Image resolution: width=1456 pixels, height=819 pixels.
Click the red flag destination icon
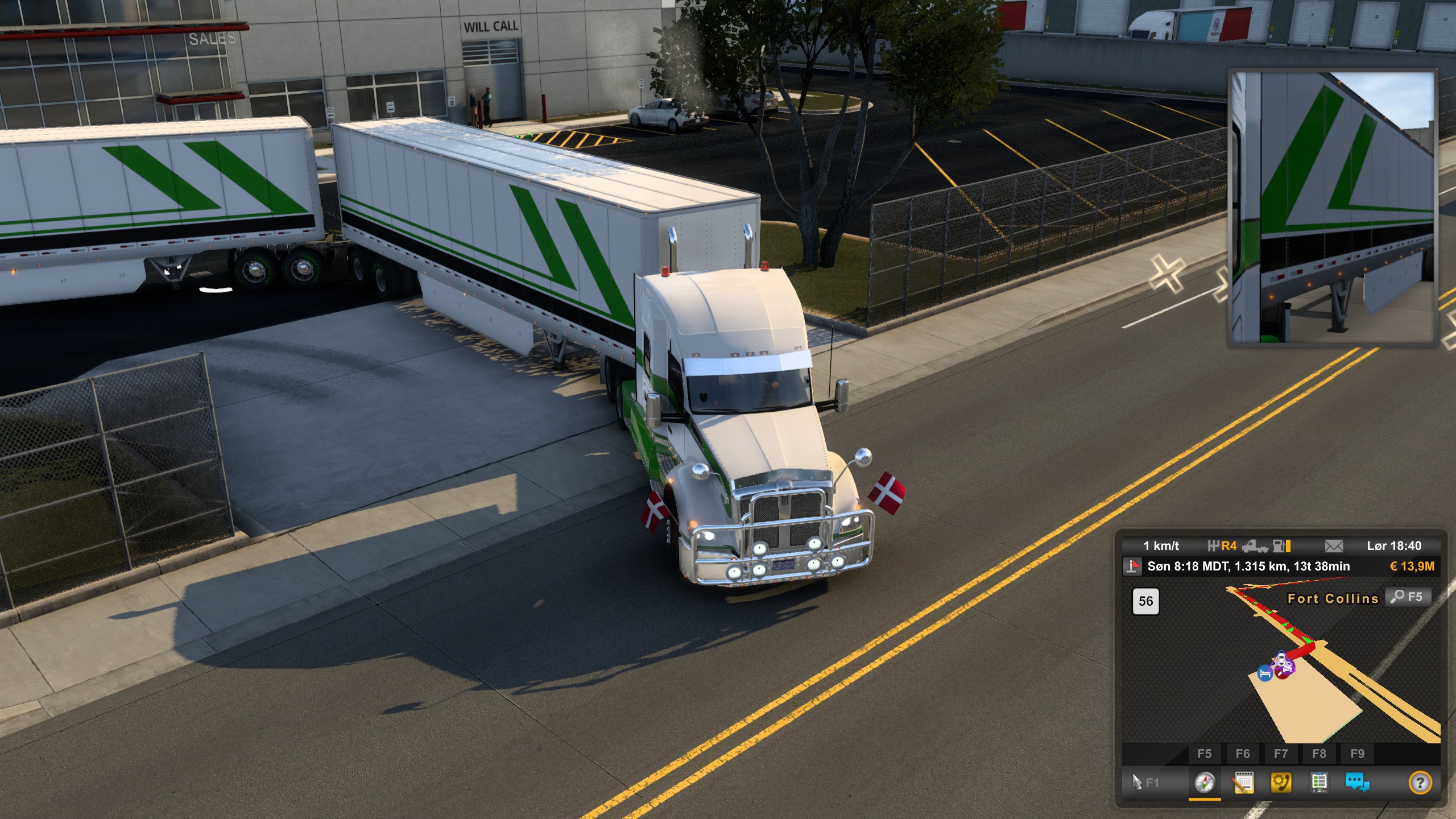[1133, 566]
